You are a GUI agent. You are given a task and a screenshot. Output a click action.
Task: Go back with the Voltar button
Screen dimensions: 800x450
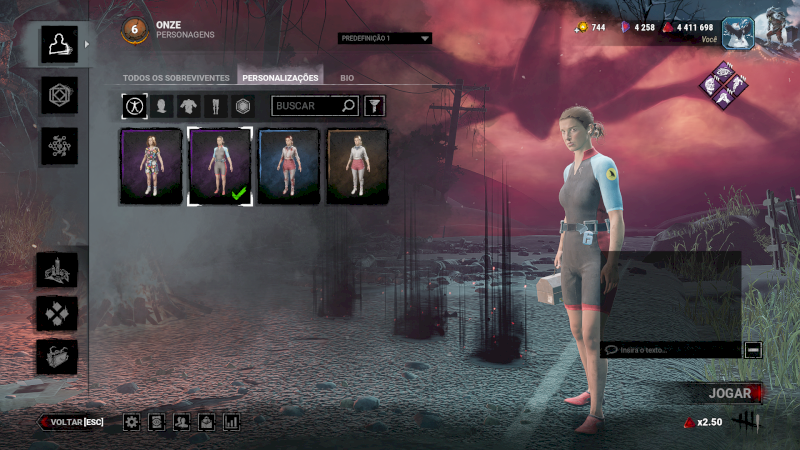point(73,422)
